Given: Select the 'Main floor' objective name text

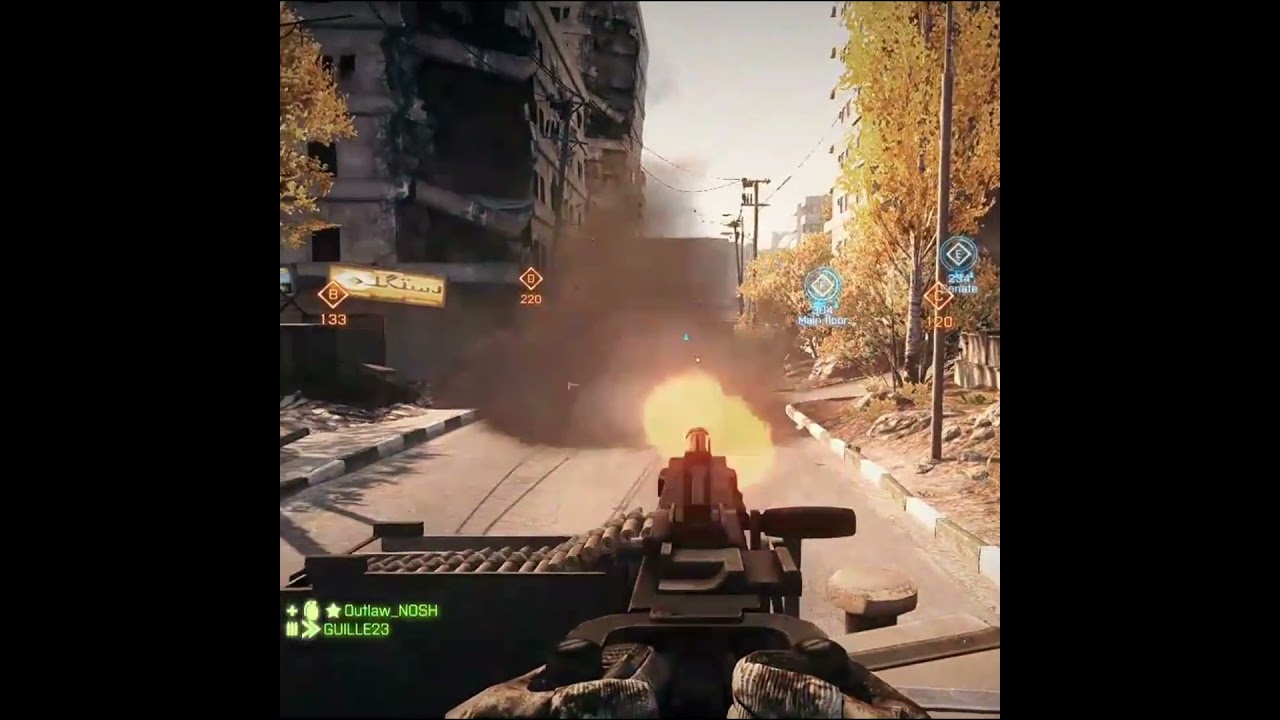Looking at the screenshot, I should coord(823,320).
